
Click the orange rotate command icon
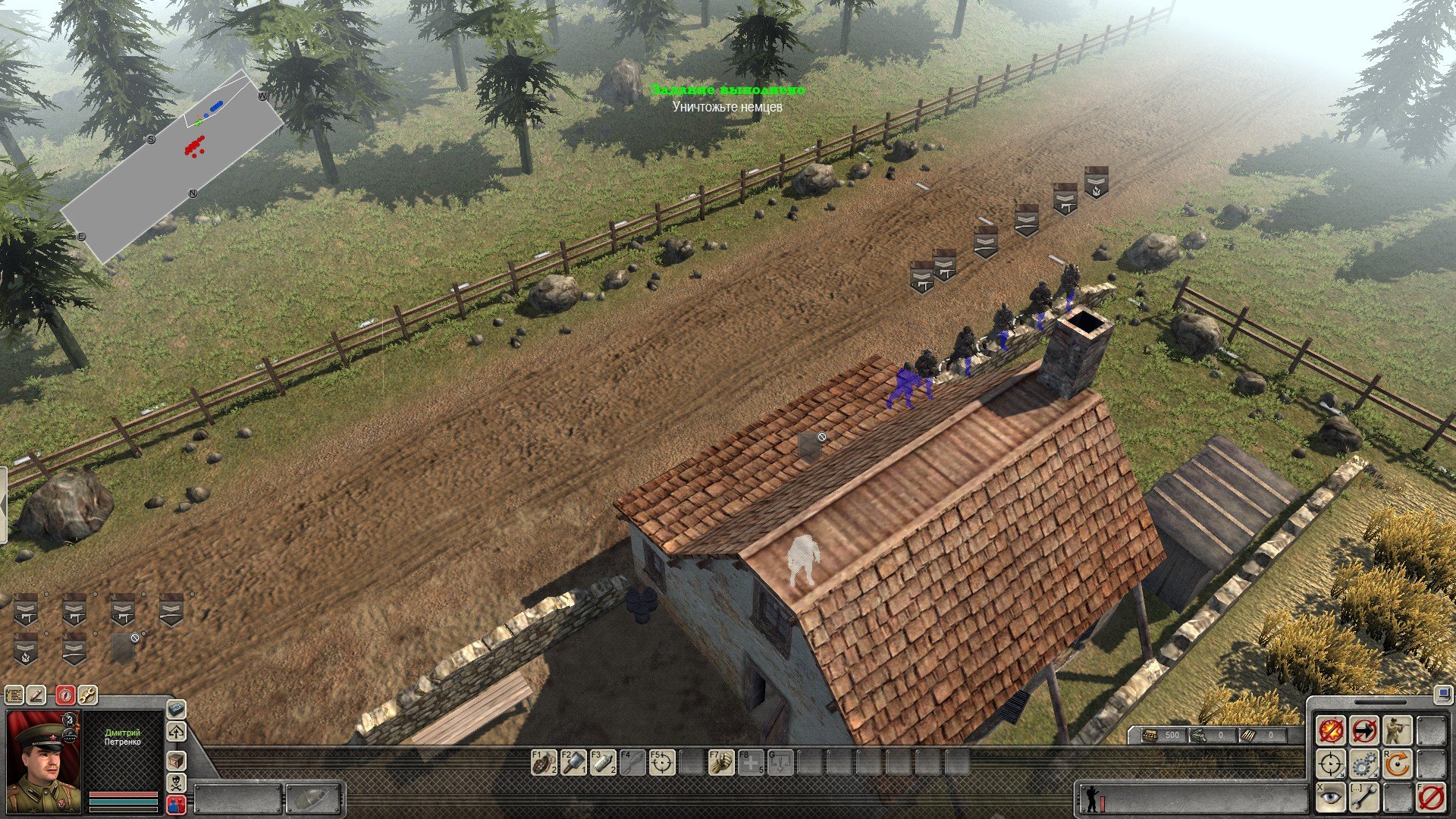(x=1398, y=764)
